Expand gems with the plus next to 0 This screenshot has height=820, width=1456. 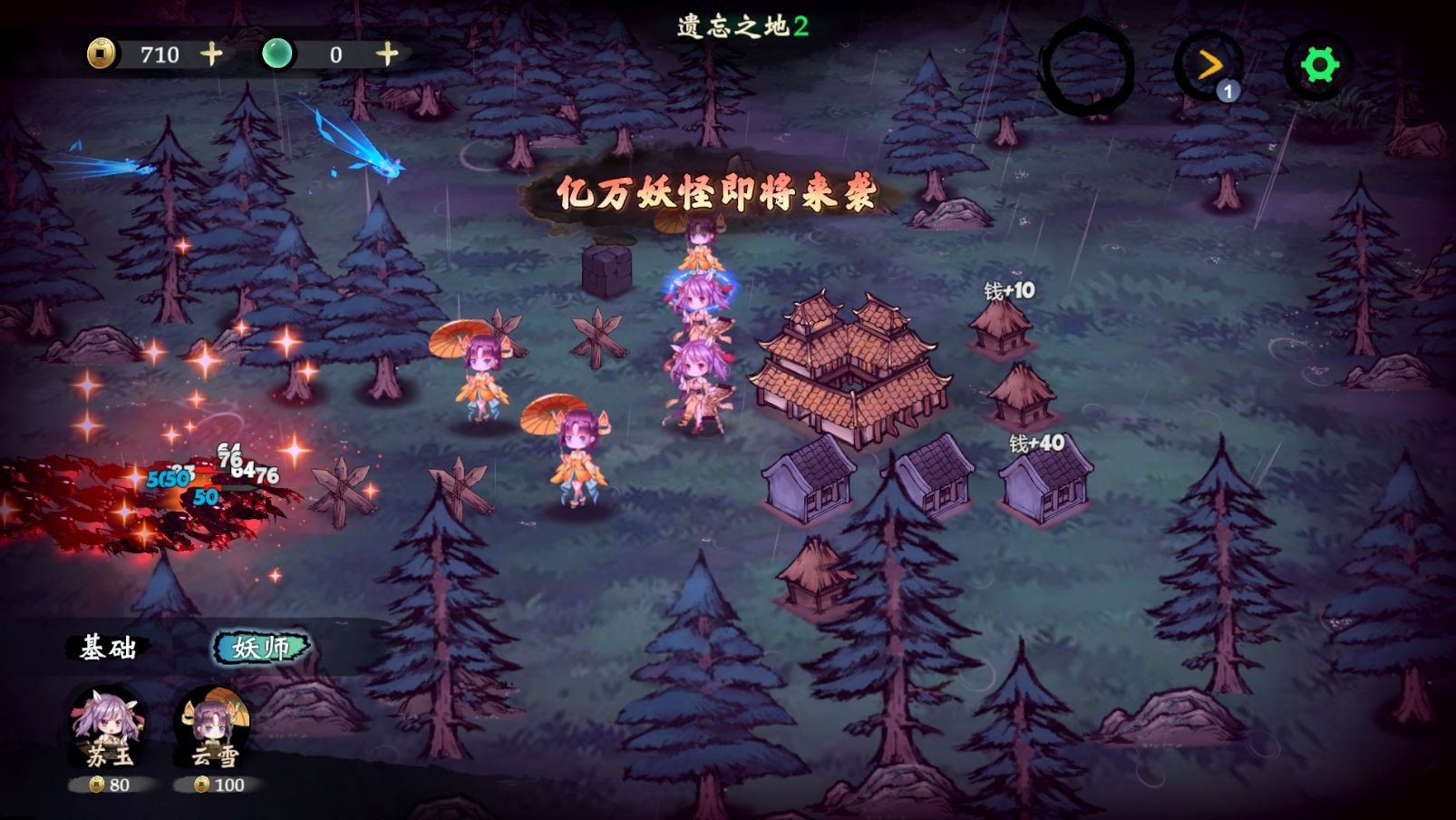tap(388, 54)
